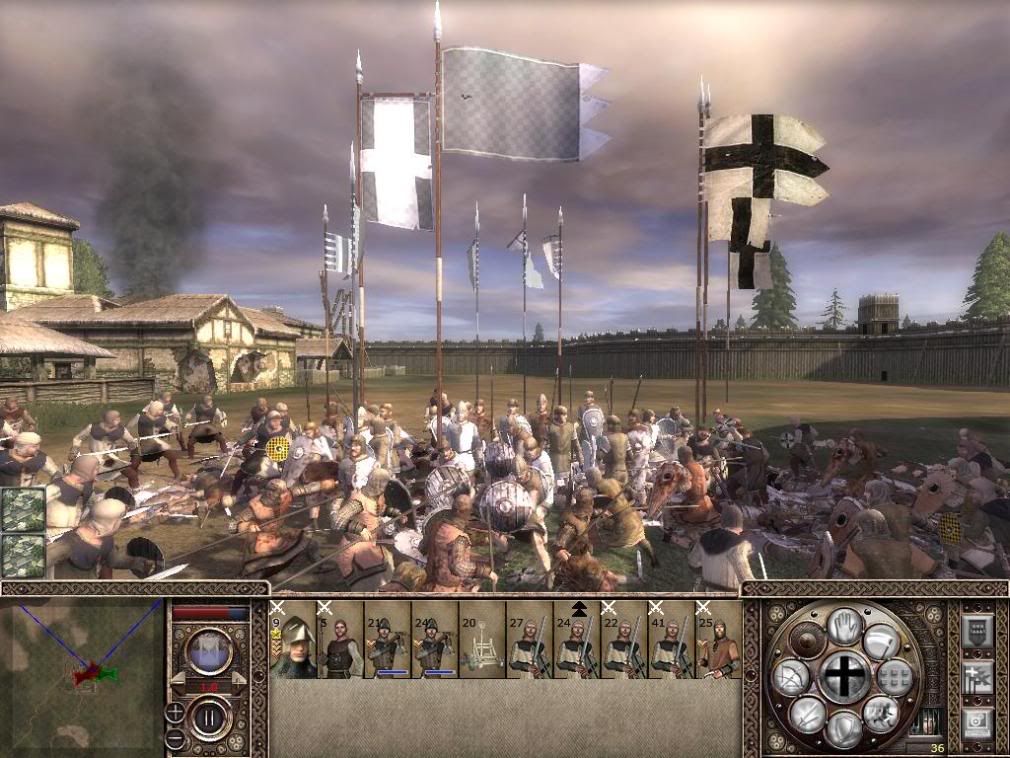Toggle guard mode shield icon

click(x=845, y=729)
